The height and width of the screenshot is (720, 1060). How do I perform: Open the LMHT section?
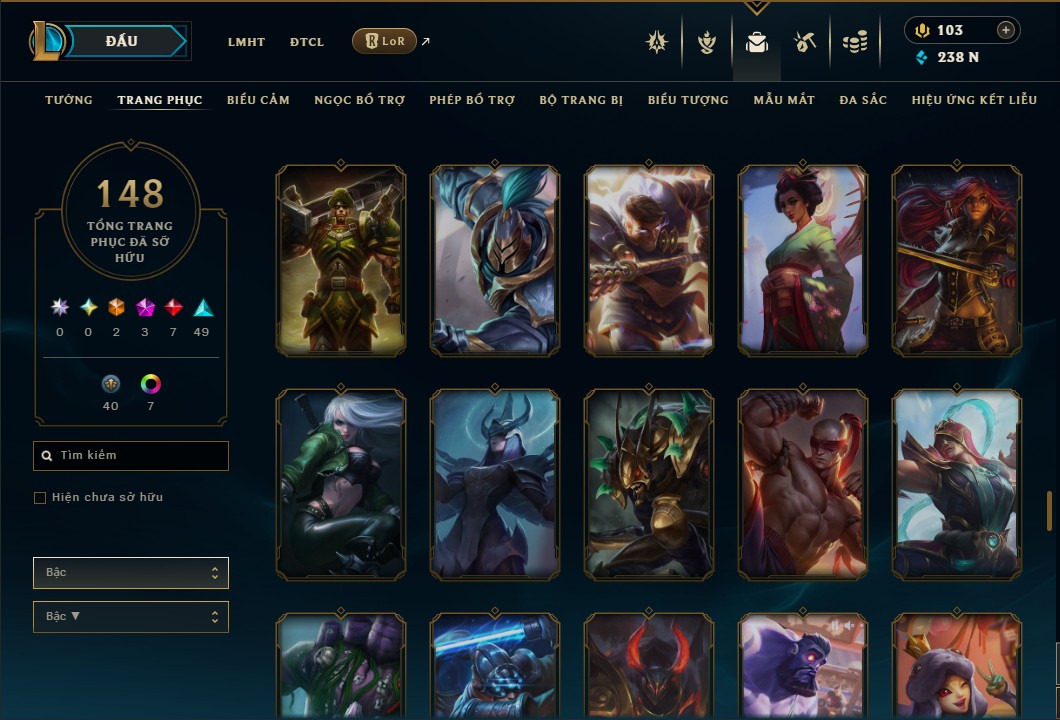pos(246,42)
